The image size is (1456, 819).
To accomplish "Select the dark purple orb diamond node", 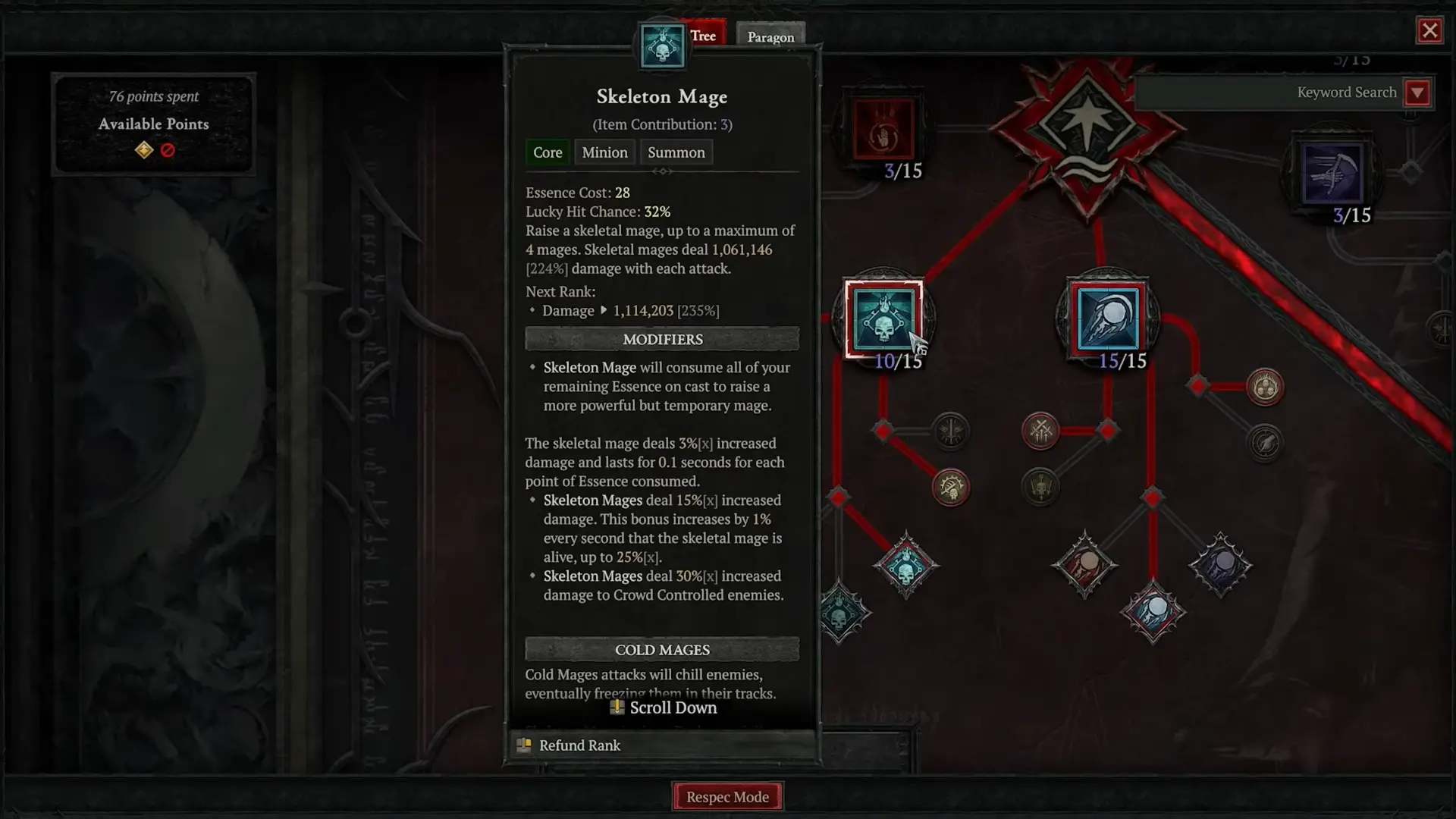I will click(x=1220, y=565).
